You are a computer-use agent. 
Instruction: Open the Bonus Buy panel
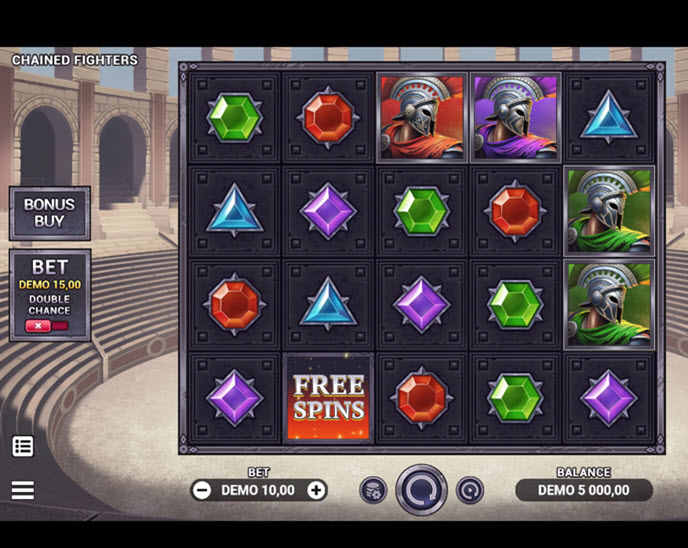pos(49,213)
